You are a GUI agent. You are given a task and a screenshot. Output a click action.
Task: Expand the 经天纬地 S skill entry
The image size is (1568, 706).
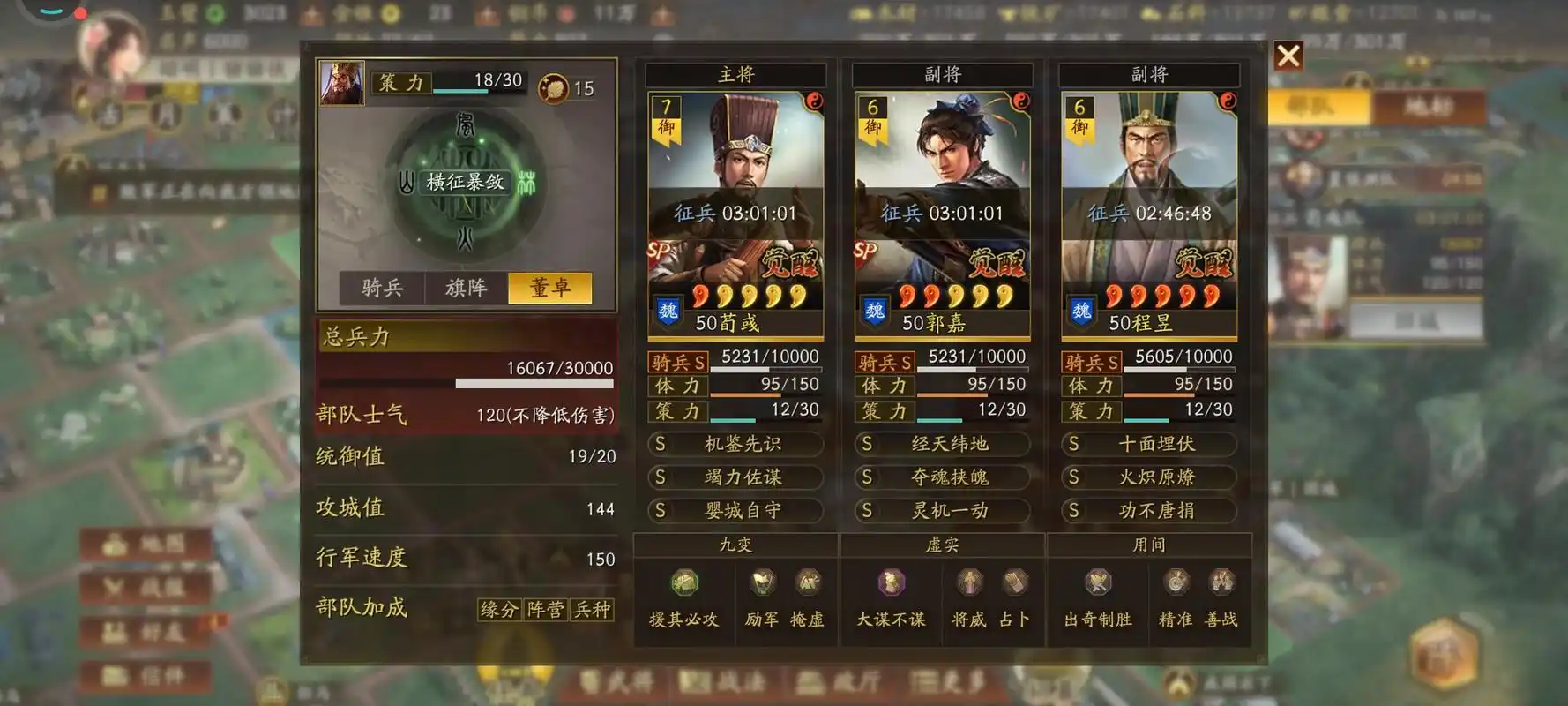click(x=942, y=444)
